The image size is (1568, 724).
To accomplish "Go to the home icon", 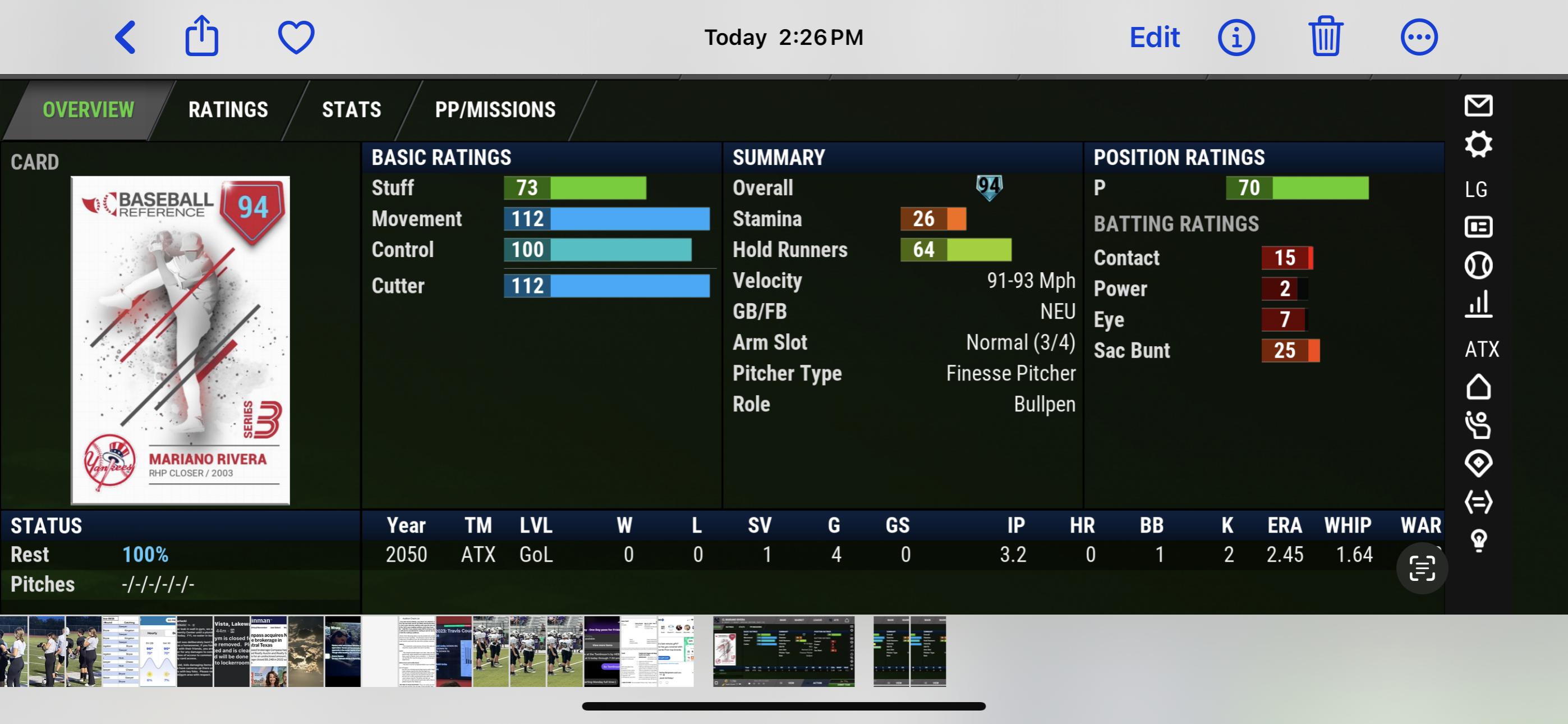I will coord(1478,387).
